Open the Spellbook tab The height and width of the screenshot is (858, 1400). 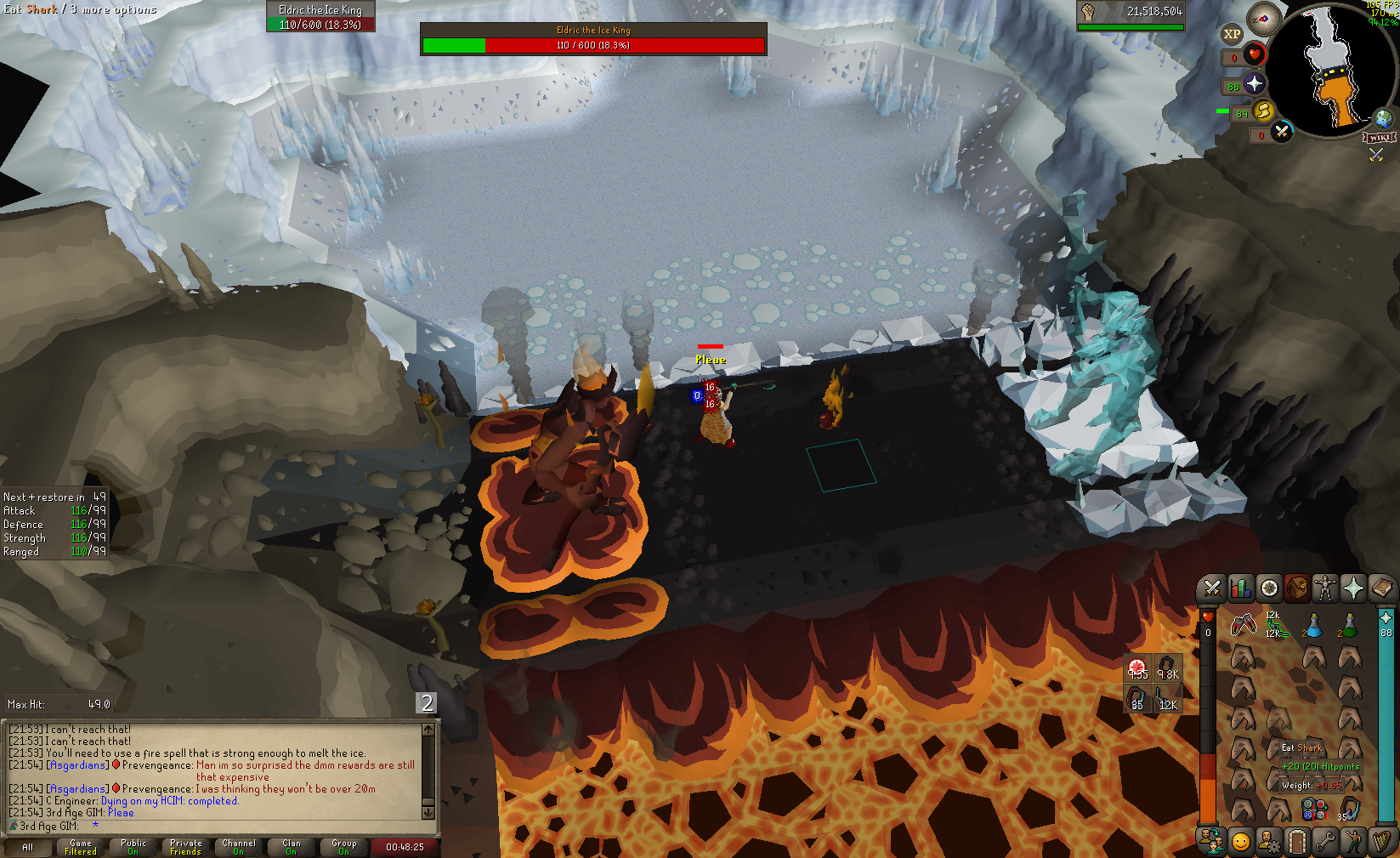coord(1382,588)
